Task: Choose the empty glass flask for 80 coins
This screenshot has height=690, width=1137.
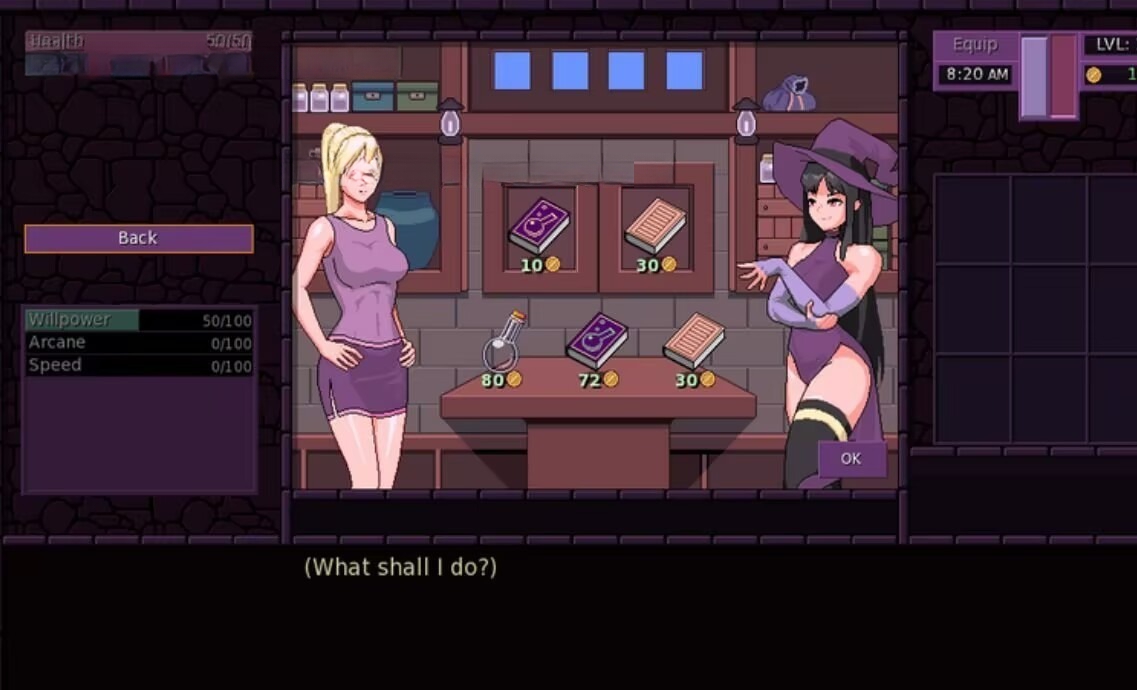Action: click(505, 342)
